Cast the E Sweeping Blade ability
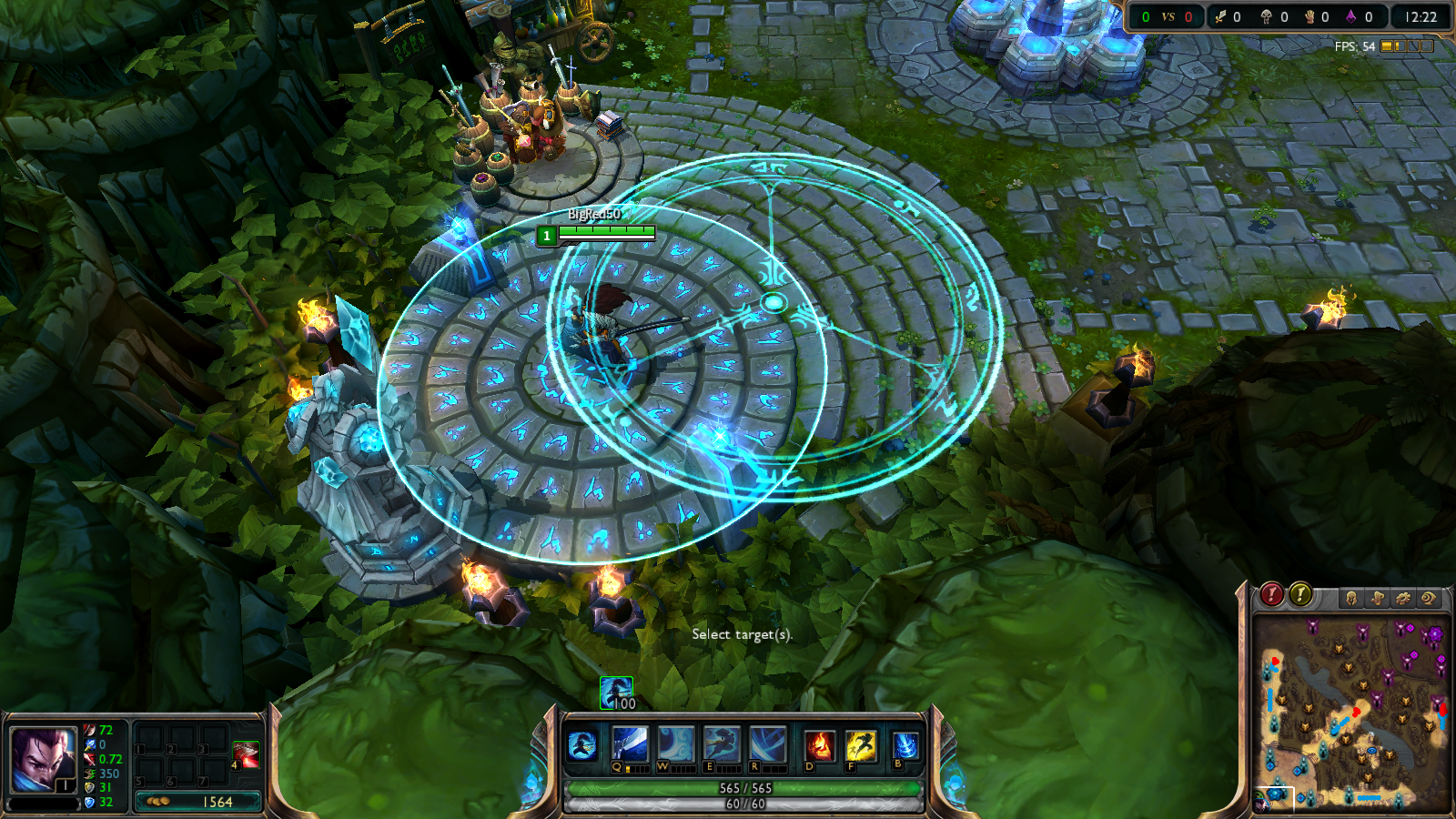Viewport: 1456px width, 819px height. click(x=721, y=744)
